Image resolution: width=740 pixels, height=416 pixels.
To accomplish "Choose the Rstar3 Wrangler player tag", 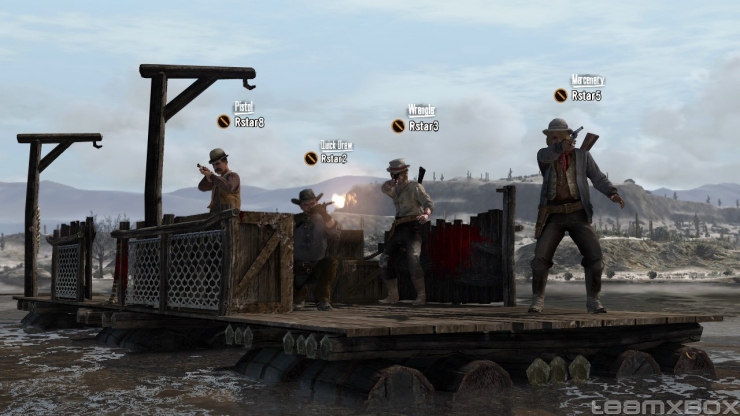I will (x=423, y=126).
